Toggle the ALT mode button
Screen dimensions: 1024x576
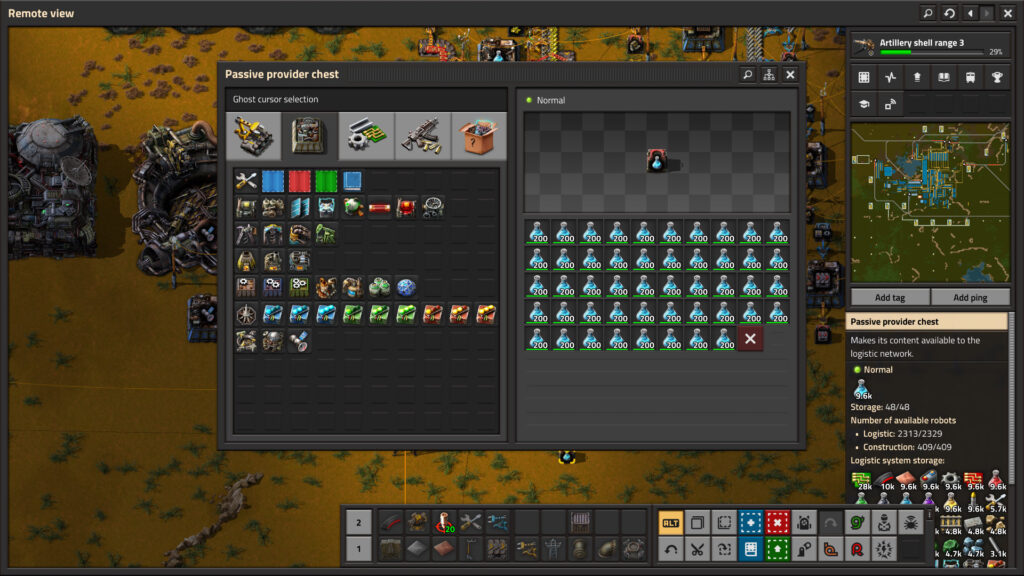tap(670, 522)
